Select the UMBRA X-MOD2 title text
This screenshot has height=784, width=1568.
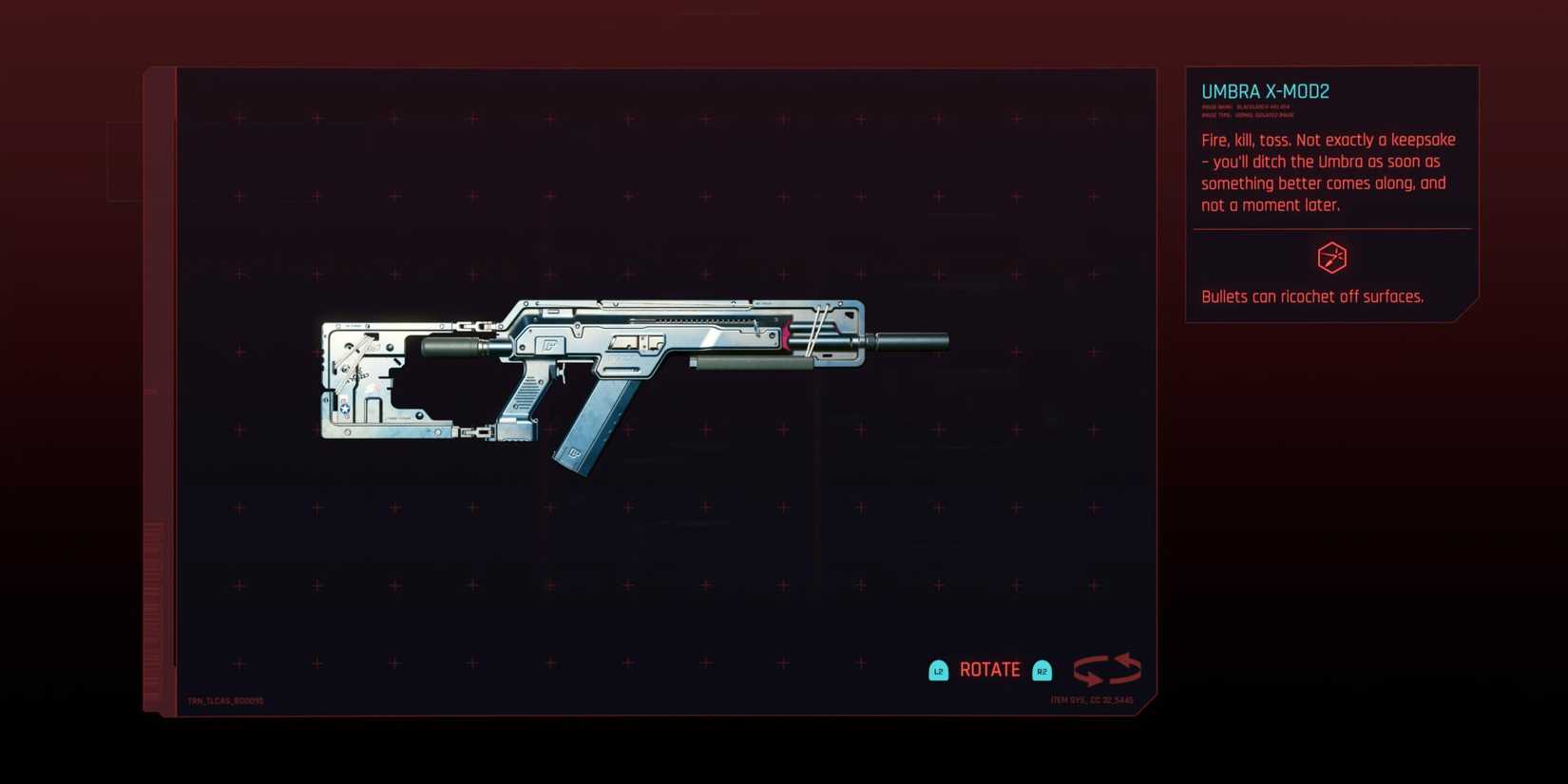[1265, 91]
